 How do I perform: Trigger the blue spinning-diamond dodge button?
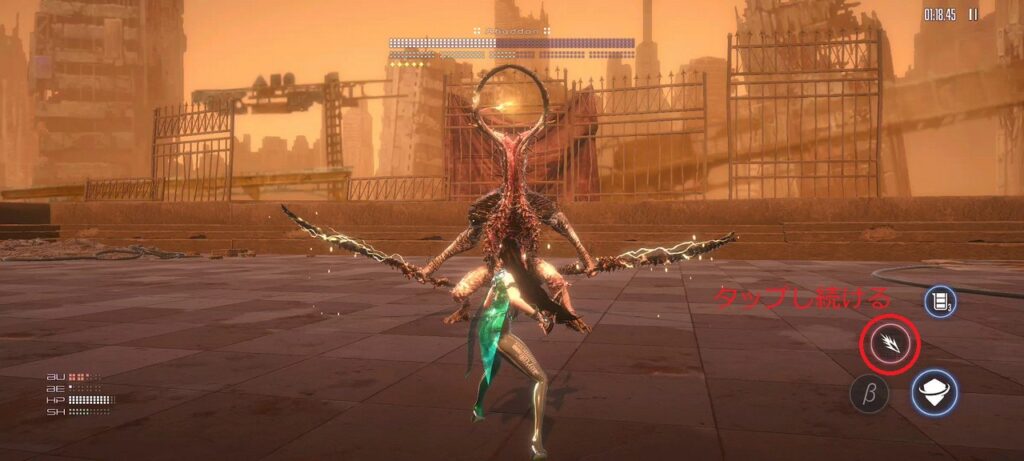[x=934, y=392]
